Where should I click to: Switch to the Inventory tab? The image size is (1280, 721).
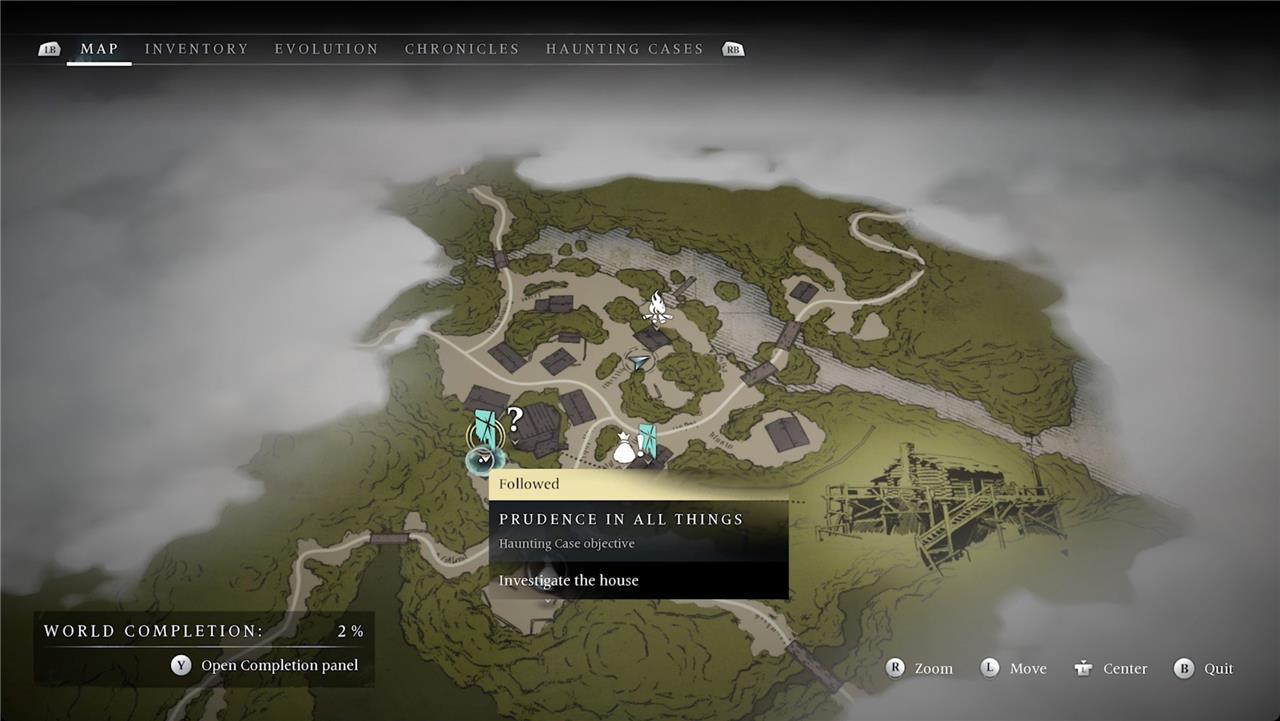(196, 49)
